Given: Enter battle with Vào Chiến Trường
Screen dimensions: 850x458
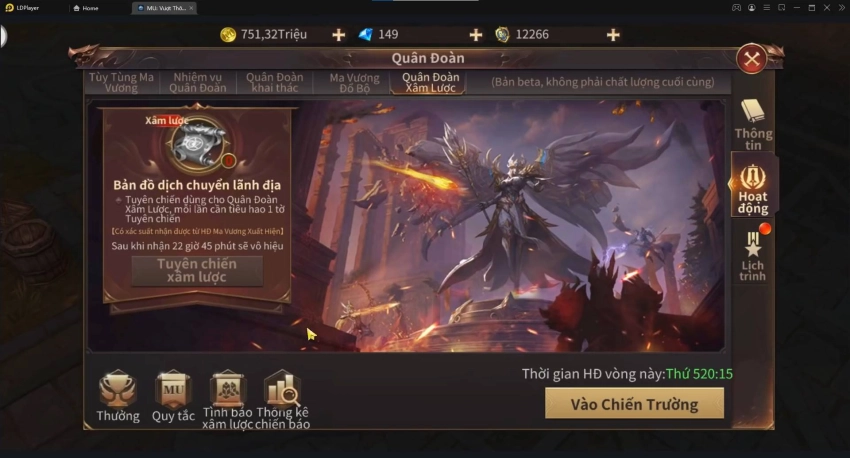Looking at the screenshot, I should pyautogui.click(x=634, y=403).
